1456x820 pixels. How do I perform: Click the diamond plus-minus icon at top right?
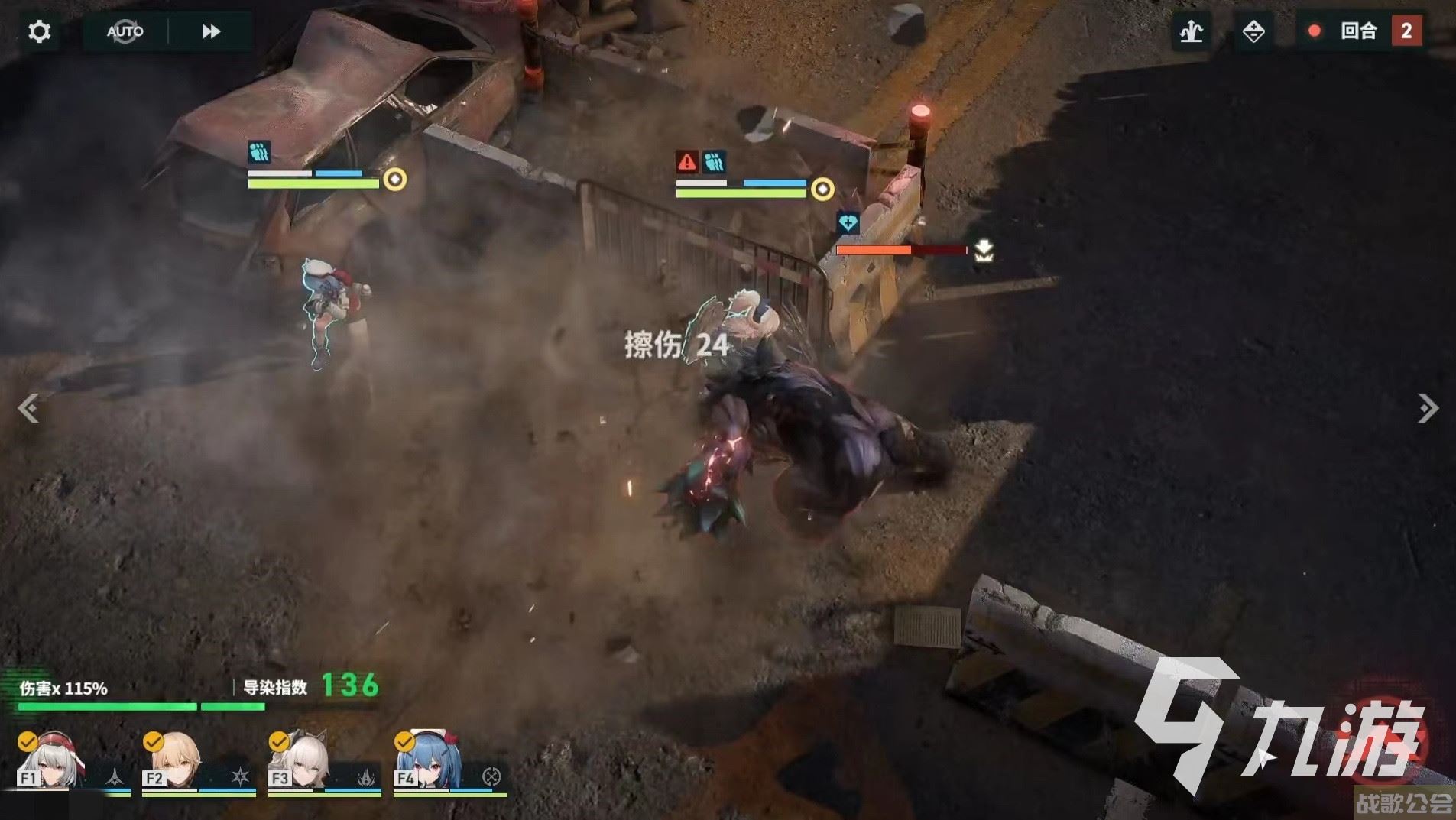1254,31
